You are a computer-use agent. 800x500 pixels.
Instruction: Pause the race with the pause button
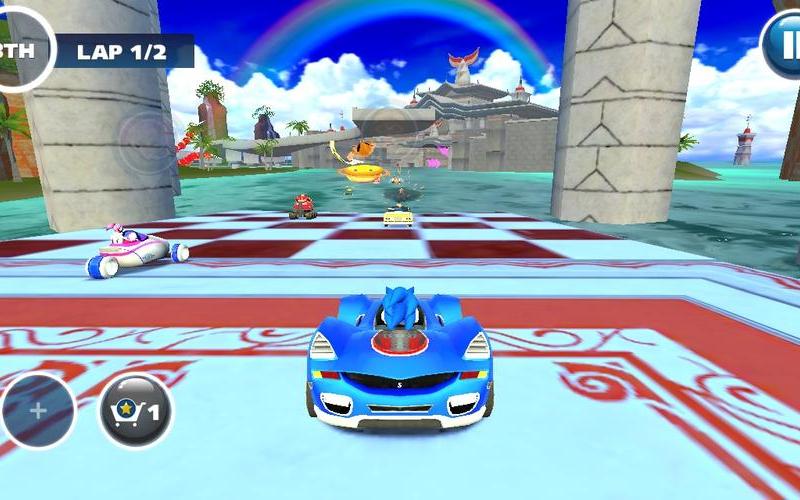pos(783,45)
